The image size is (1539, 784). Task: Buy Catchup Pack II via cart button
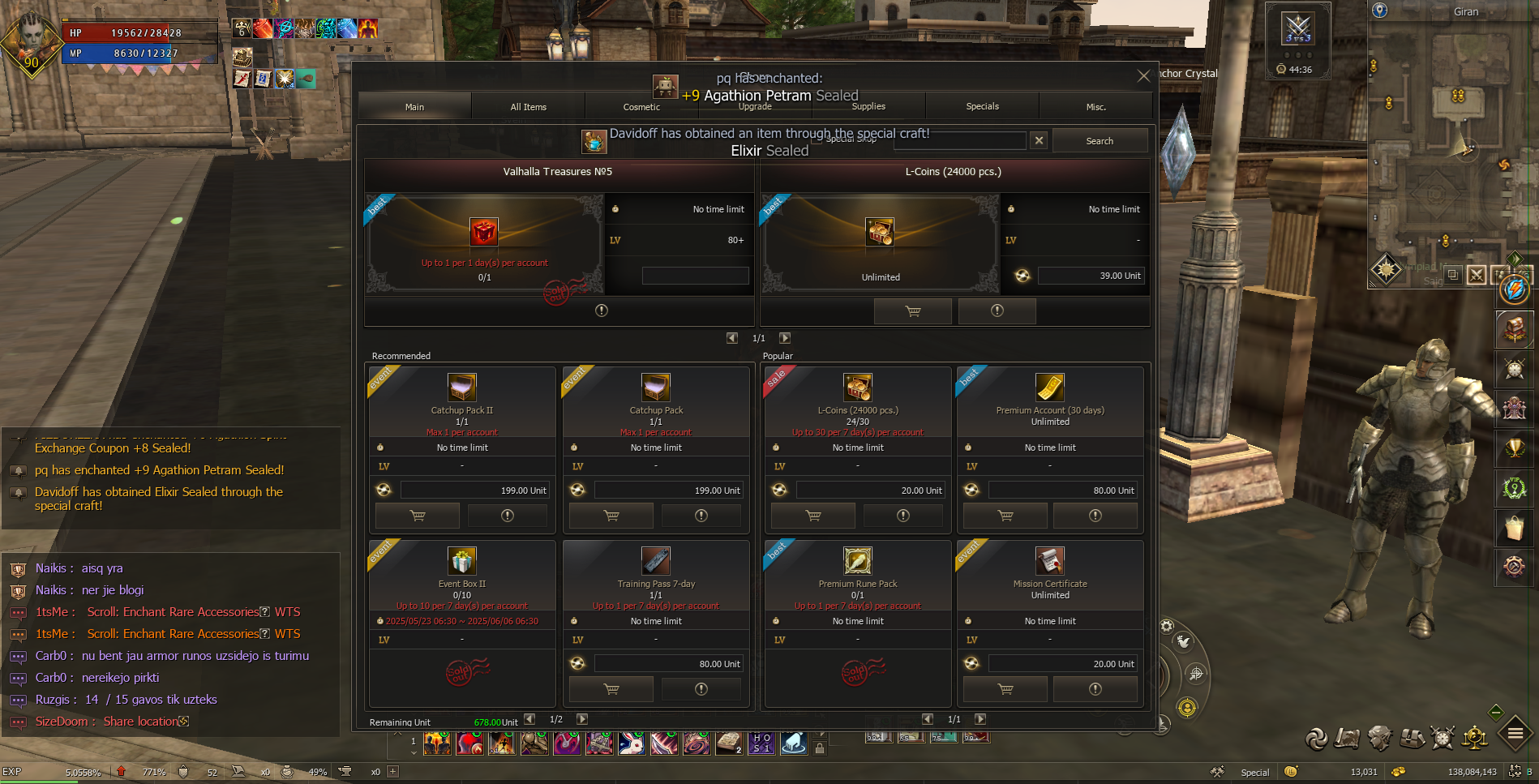pos(418,516)
